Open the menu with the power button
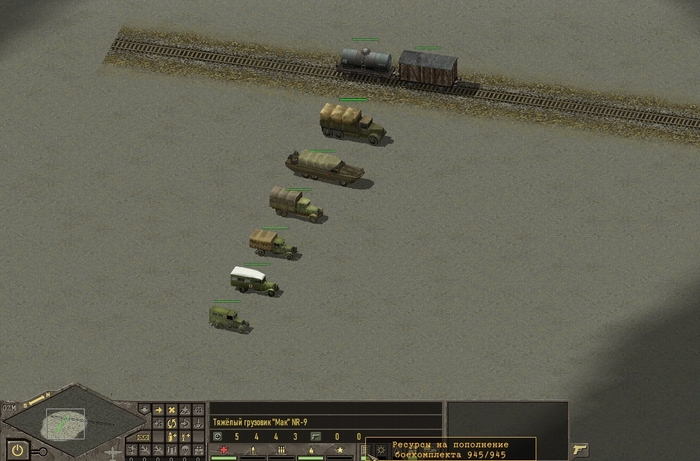This screenshot has height=461, width=700. [17, 449]
